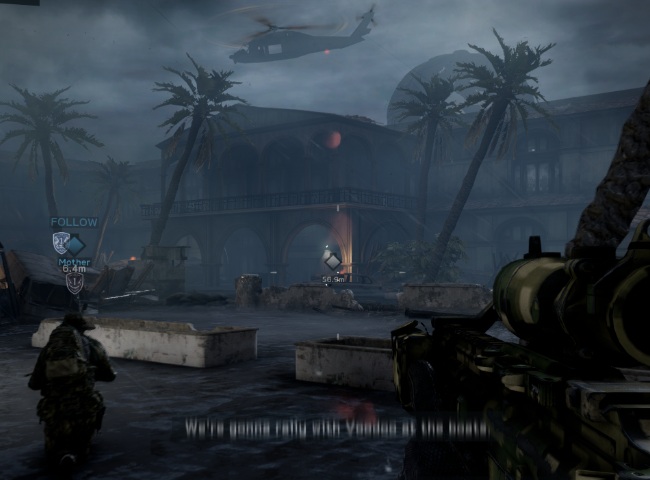Click the shield emblem below Mother's distance
Viewport: 650px width, 480px height.
click(x=74, y=283)
